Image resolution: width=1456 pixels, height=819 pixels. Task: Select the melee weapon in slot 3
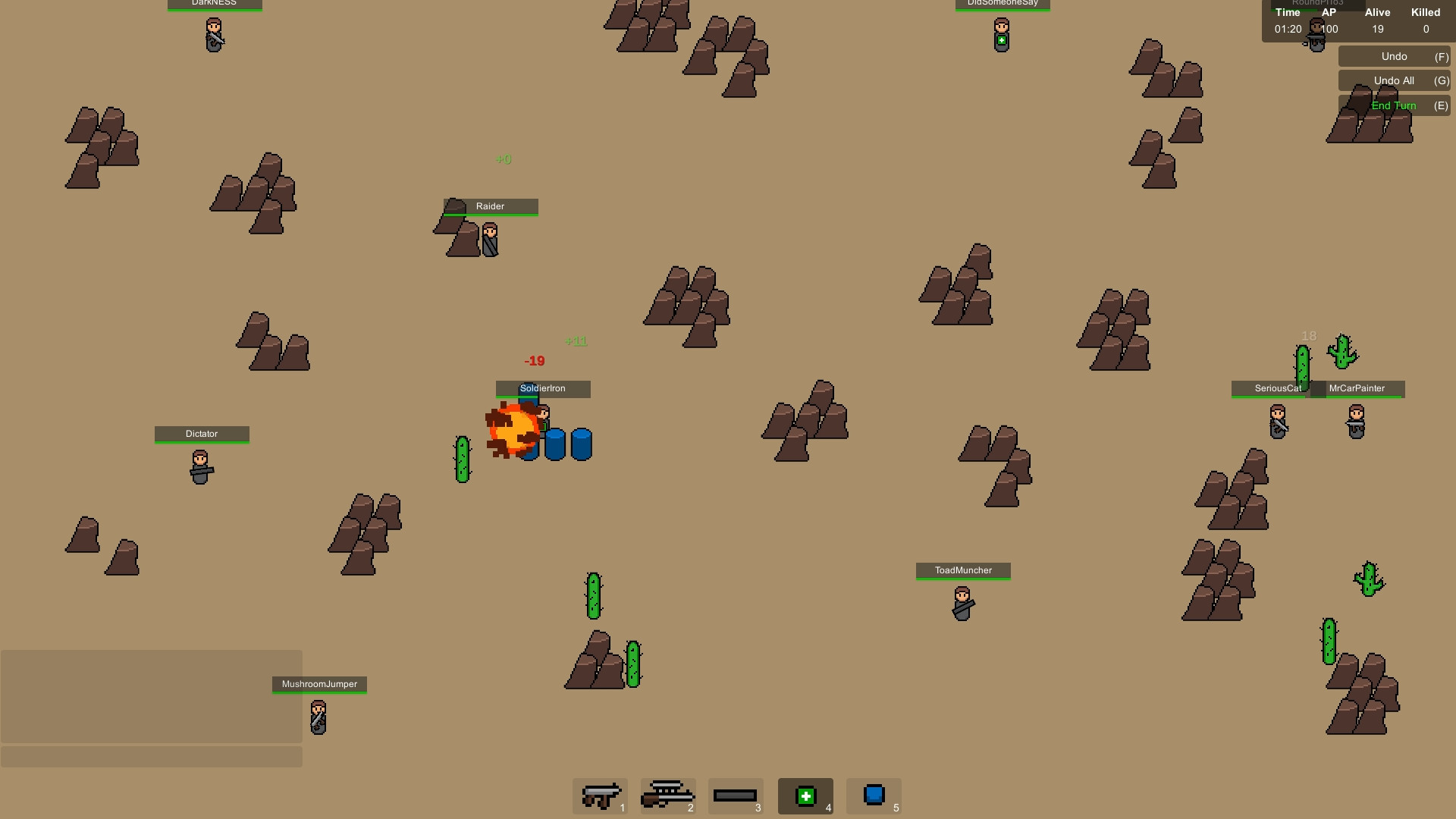click(x=736, y=795)
